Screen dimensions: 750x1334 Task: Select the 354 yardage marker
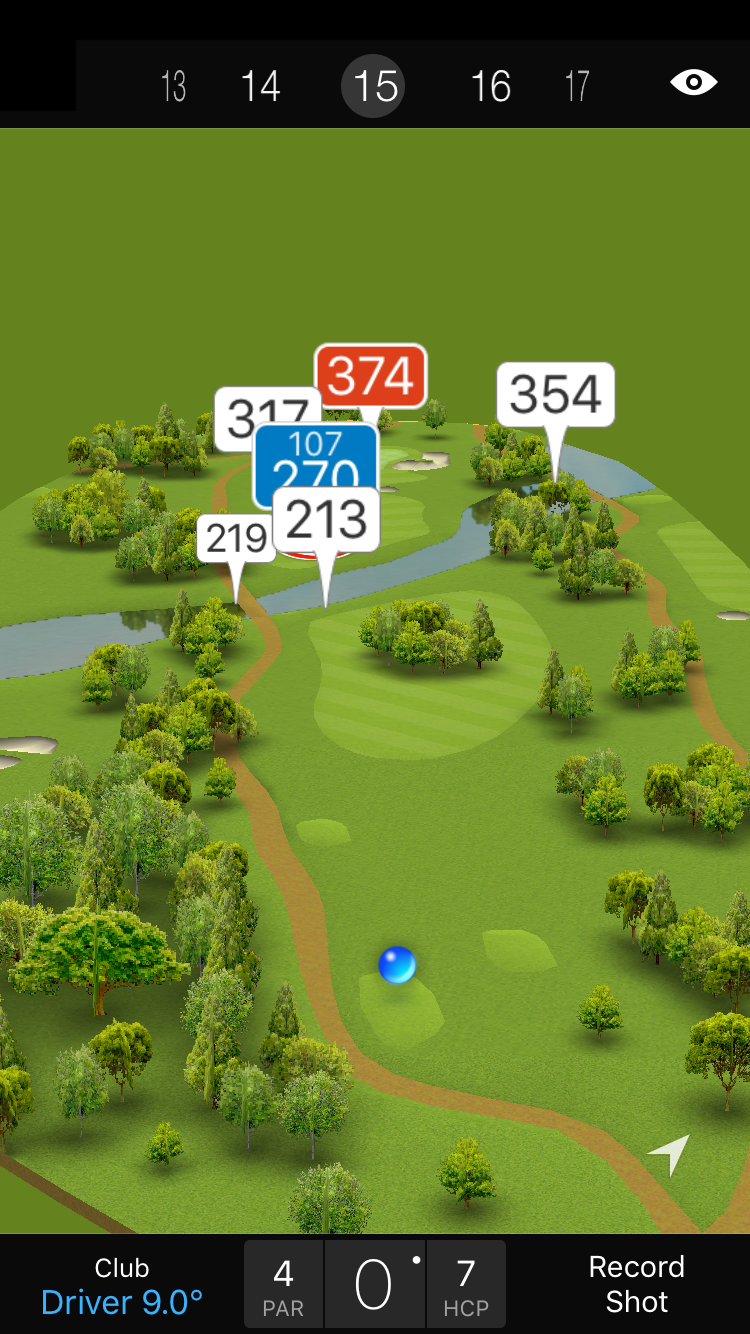(555, 395)
